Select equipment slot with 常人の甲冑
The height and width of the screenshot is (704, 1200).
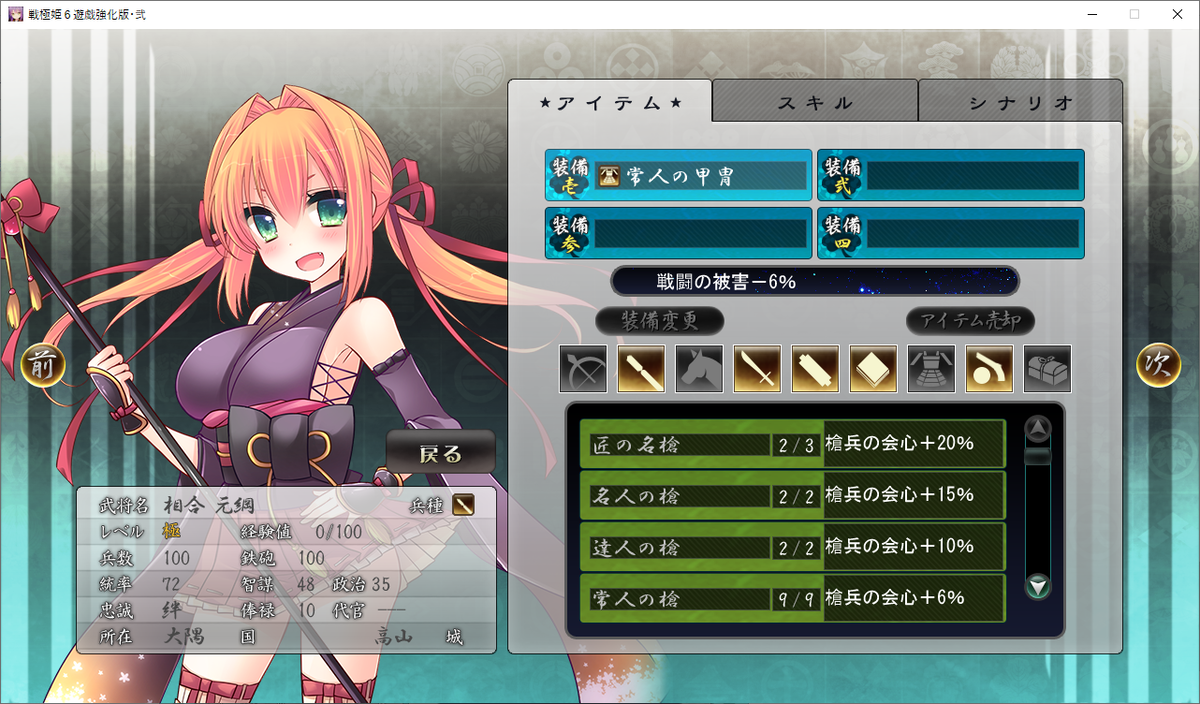point(678,176)
